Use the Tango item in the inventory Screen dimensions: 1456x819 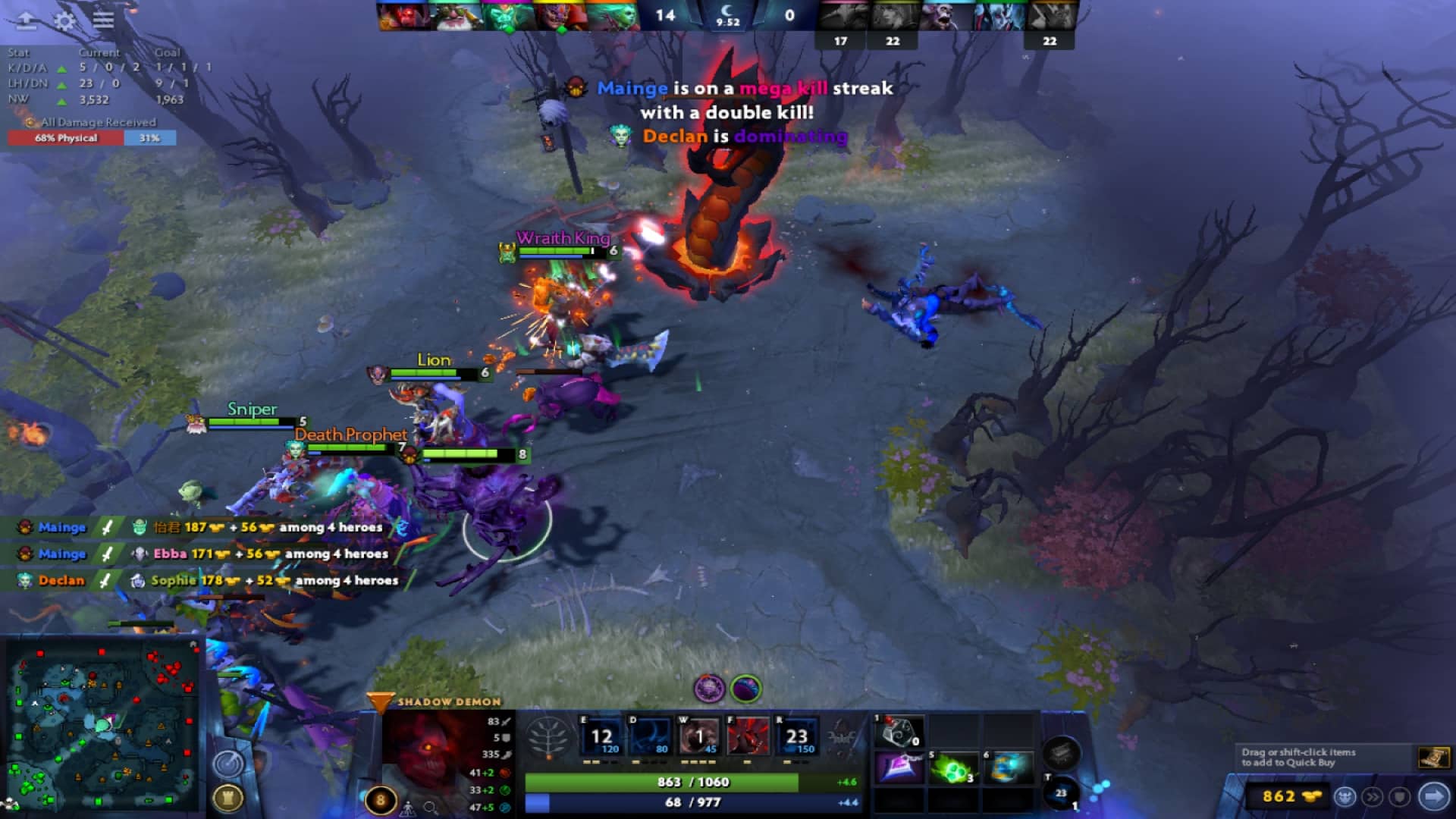tap(953, 769)
